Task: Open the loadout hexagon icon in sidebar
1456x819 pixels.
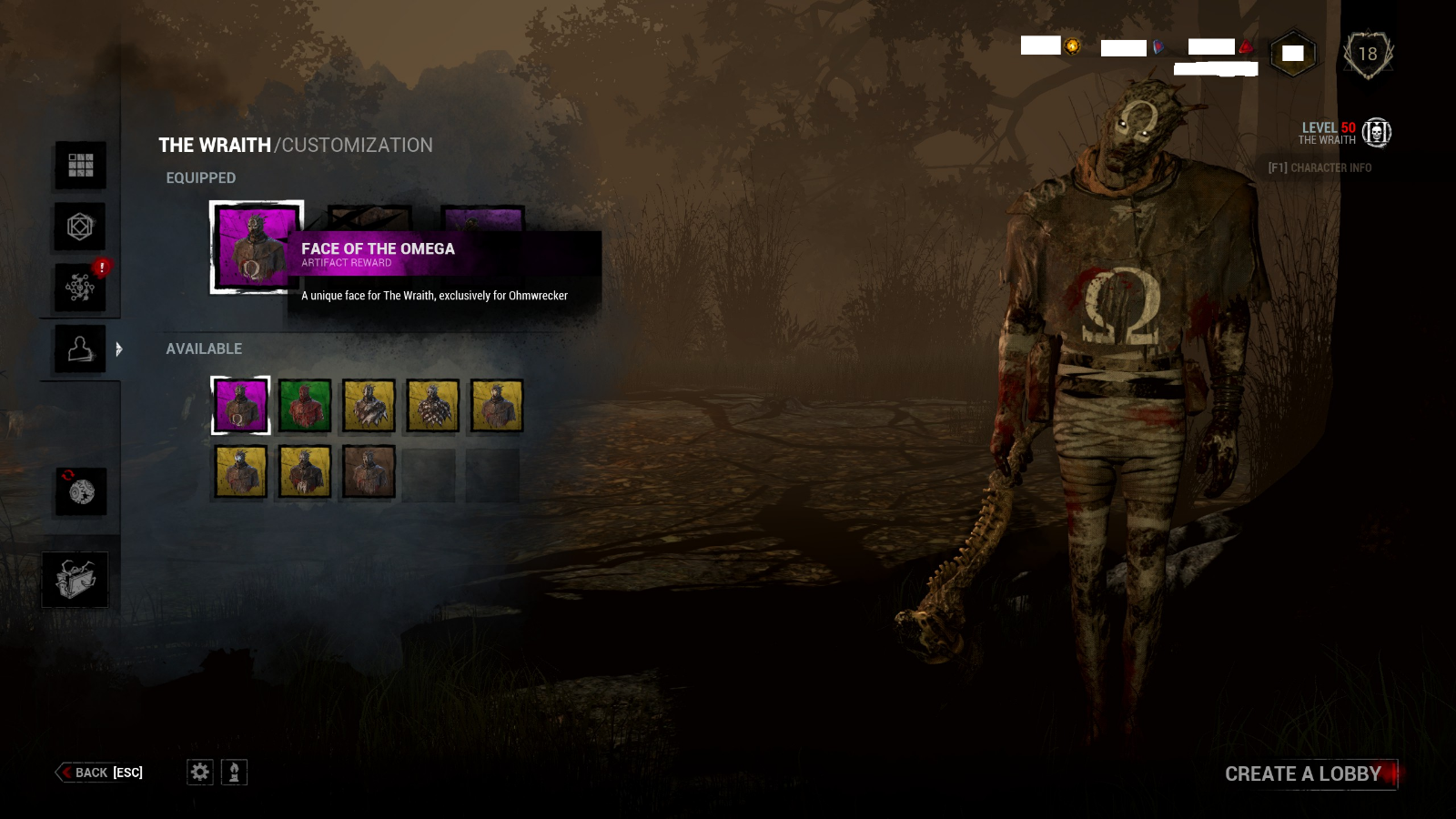Action: (80, 227)
